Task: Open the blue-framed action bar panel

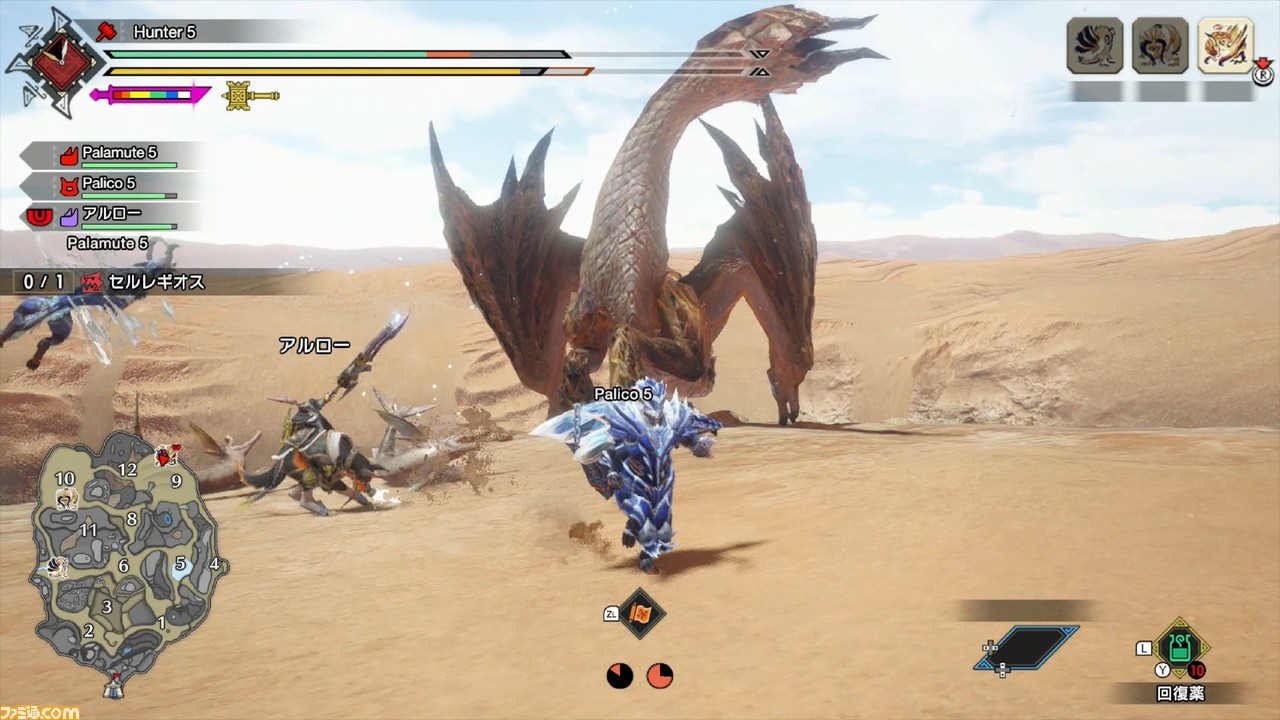Action: [x=1027, y=647]
